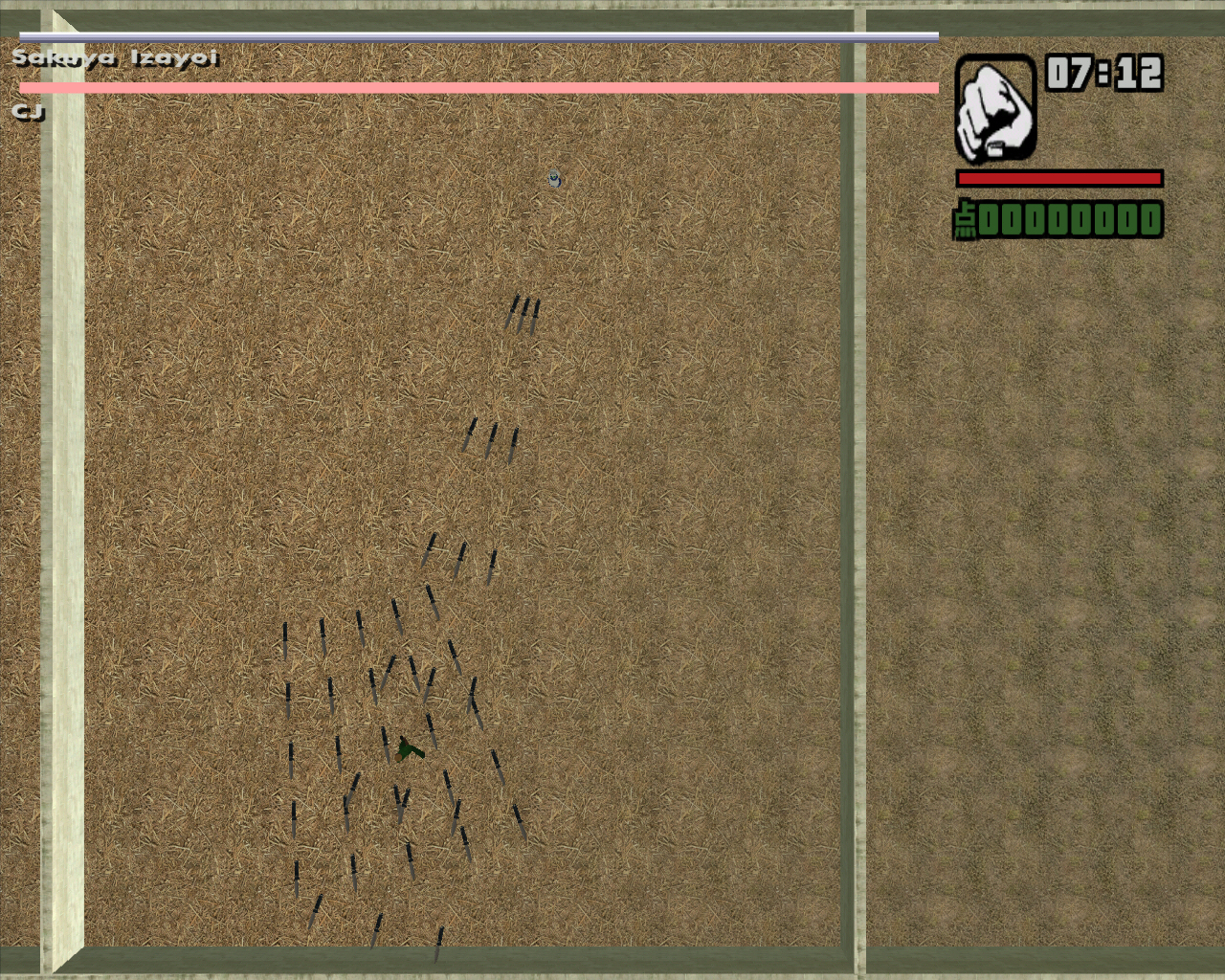Click the fist weapon icon
1225x980 pixels.
[x=995, y=109]
